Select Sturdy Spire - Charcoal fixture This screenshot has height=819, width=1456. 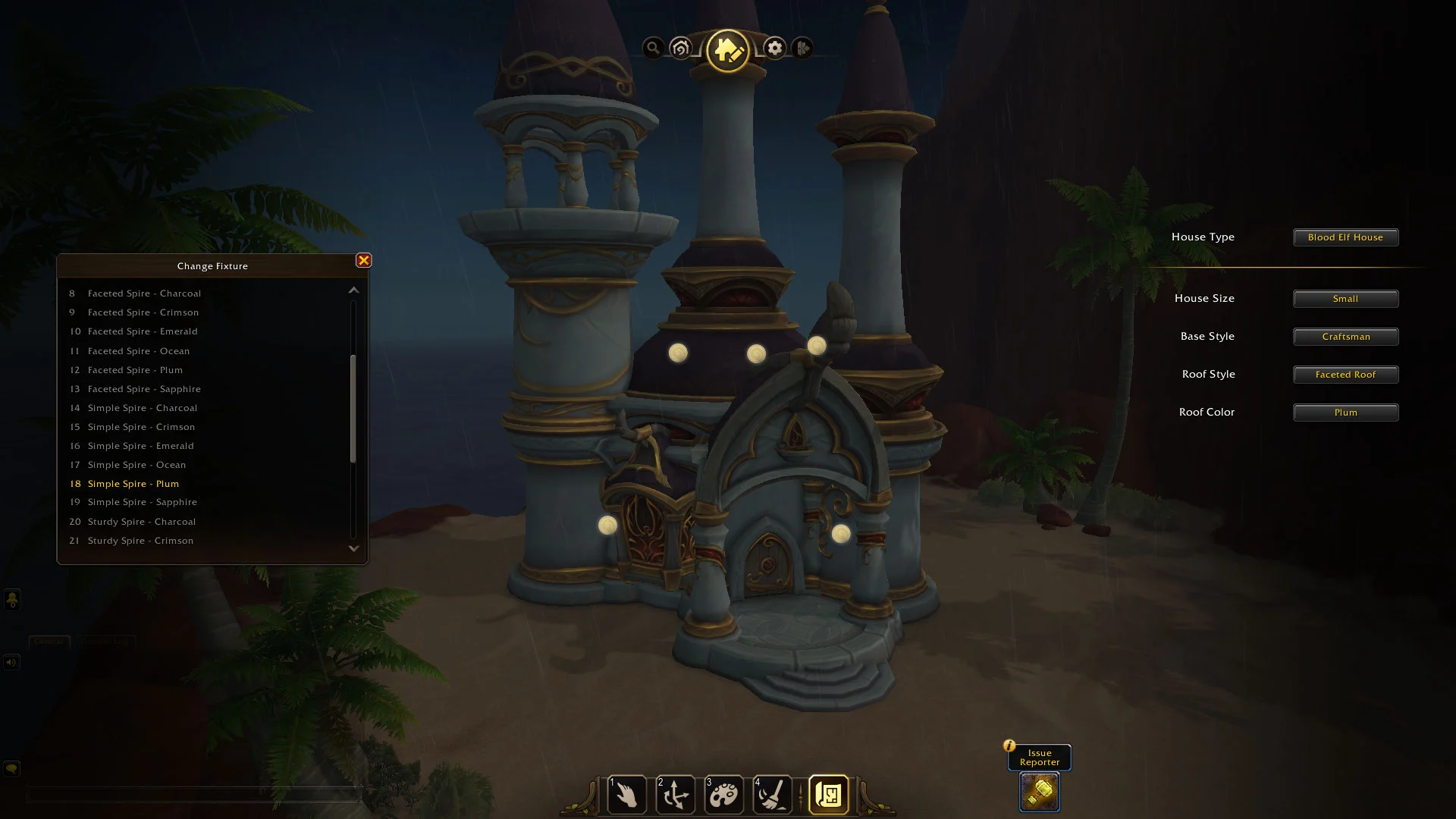click(x=142, y=522)
